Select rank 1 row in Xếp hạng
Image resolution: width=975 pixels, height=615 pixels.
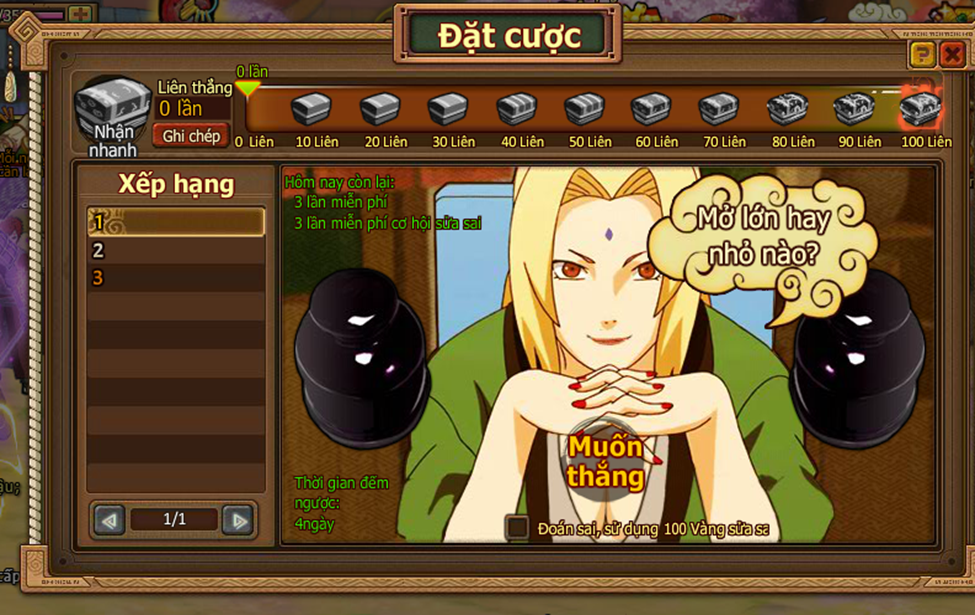175,222
